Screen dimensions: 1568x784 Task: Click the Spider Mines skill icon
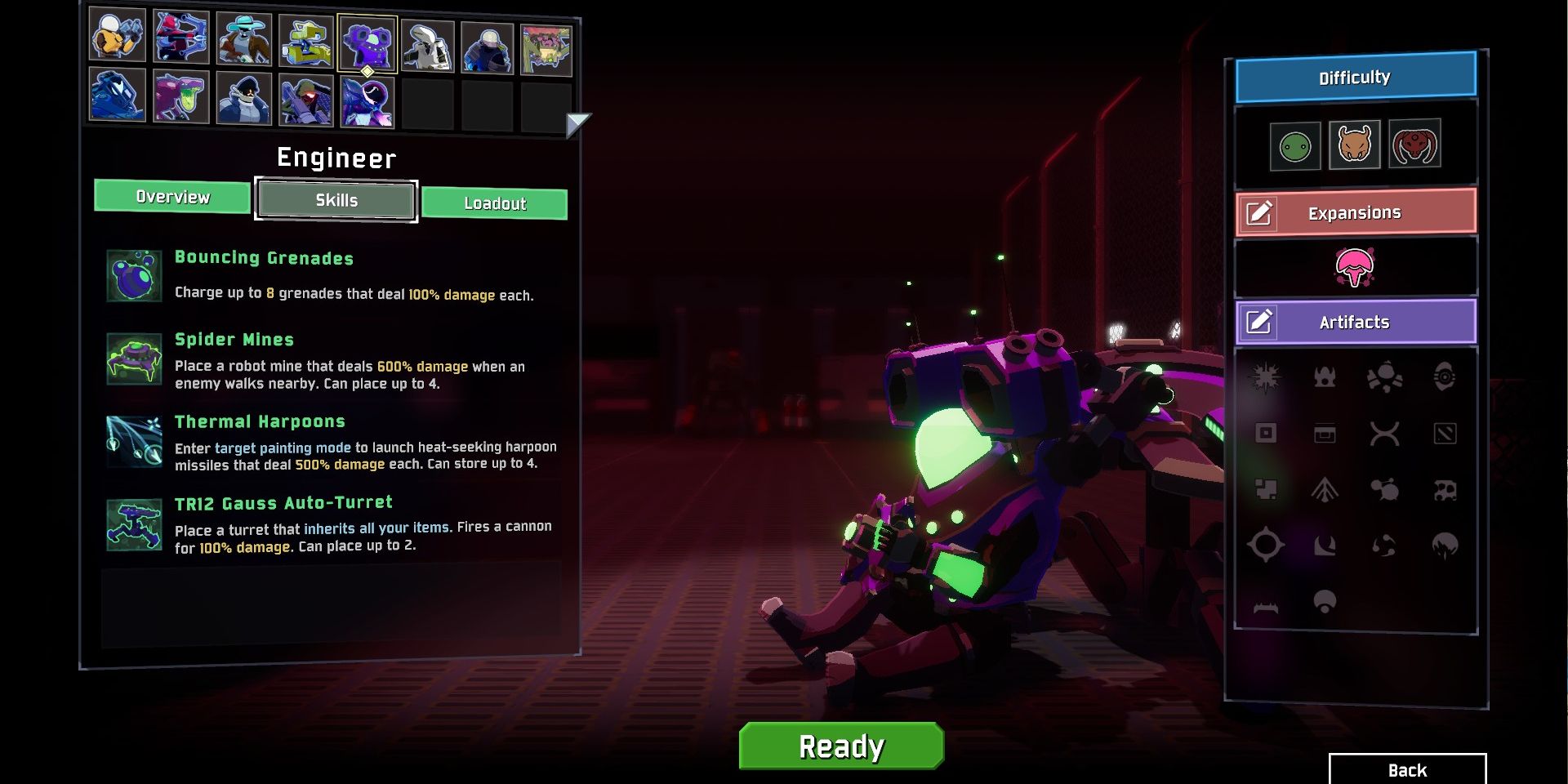coord(133,358)
